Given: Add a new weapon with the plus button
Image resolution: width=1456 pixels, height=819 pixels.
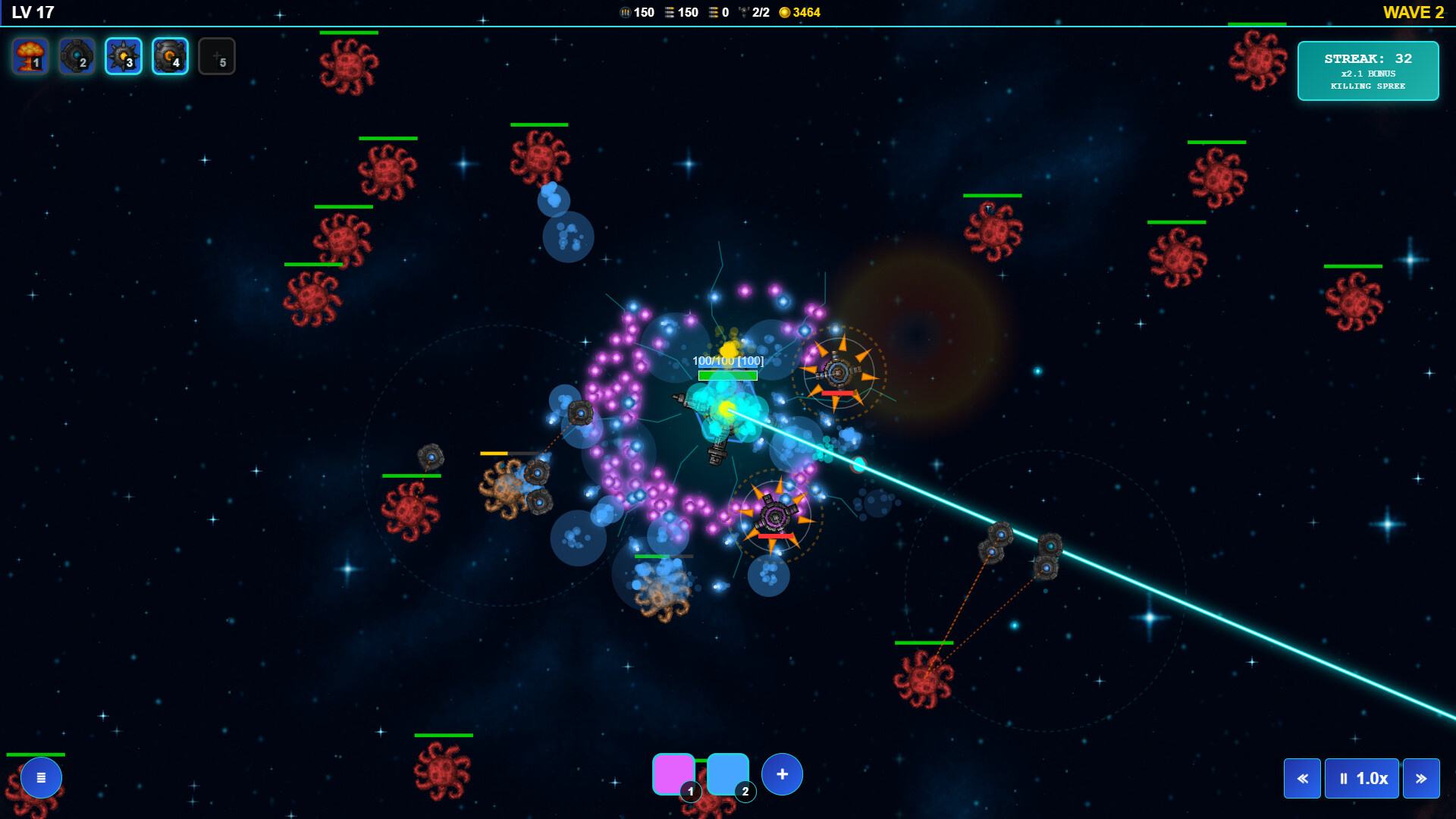Looking at the screenshot, I should click(x=782, y=774).
